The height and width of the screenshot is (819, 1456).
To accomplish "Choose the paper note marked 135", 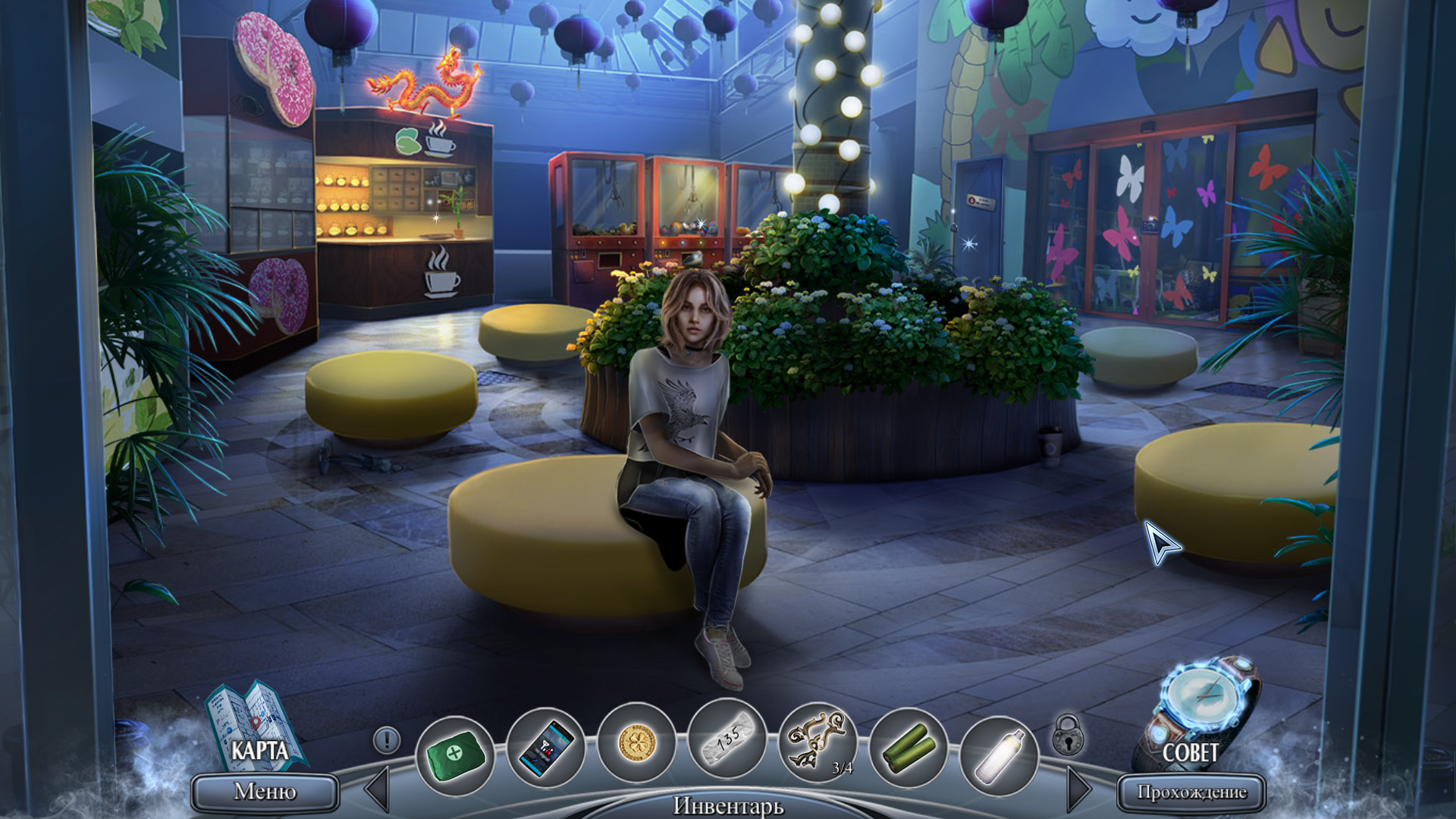I will pos(726,739).
